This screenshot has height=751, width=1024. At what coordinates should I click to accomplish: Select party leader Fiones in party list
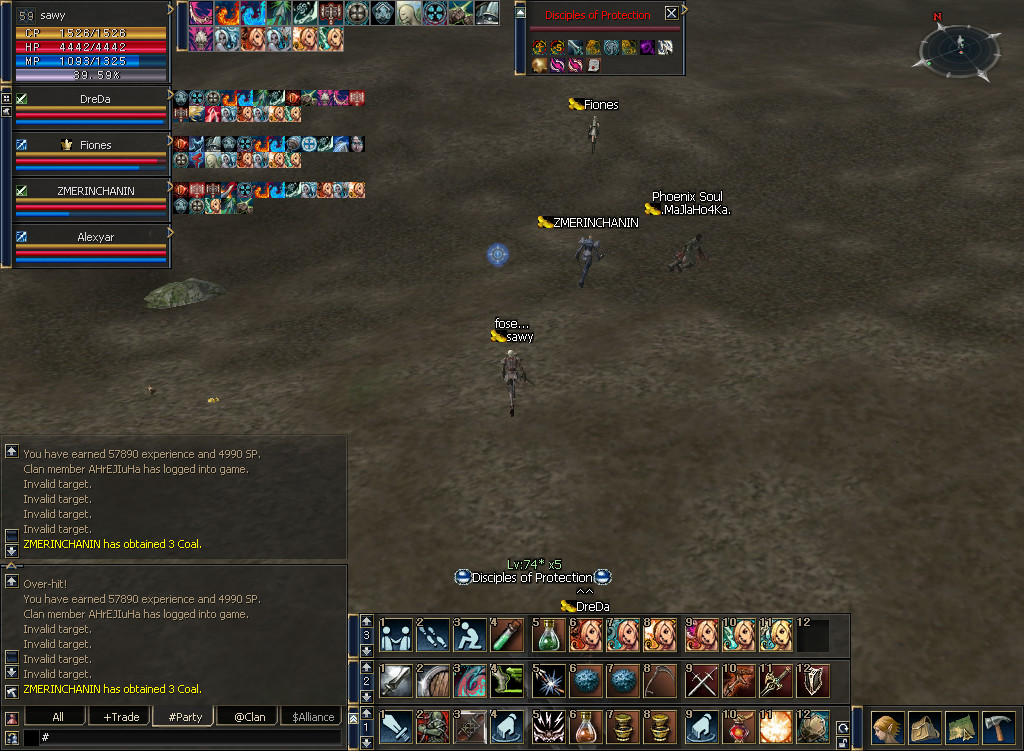click(96, 145)
